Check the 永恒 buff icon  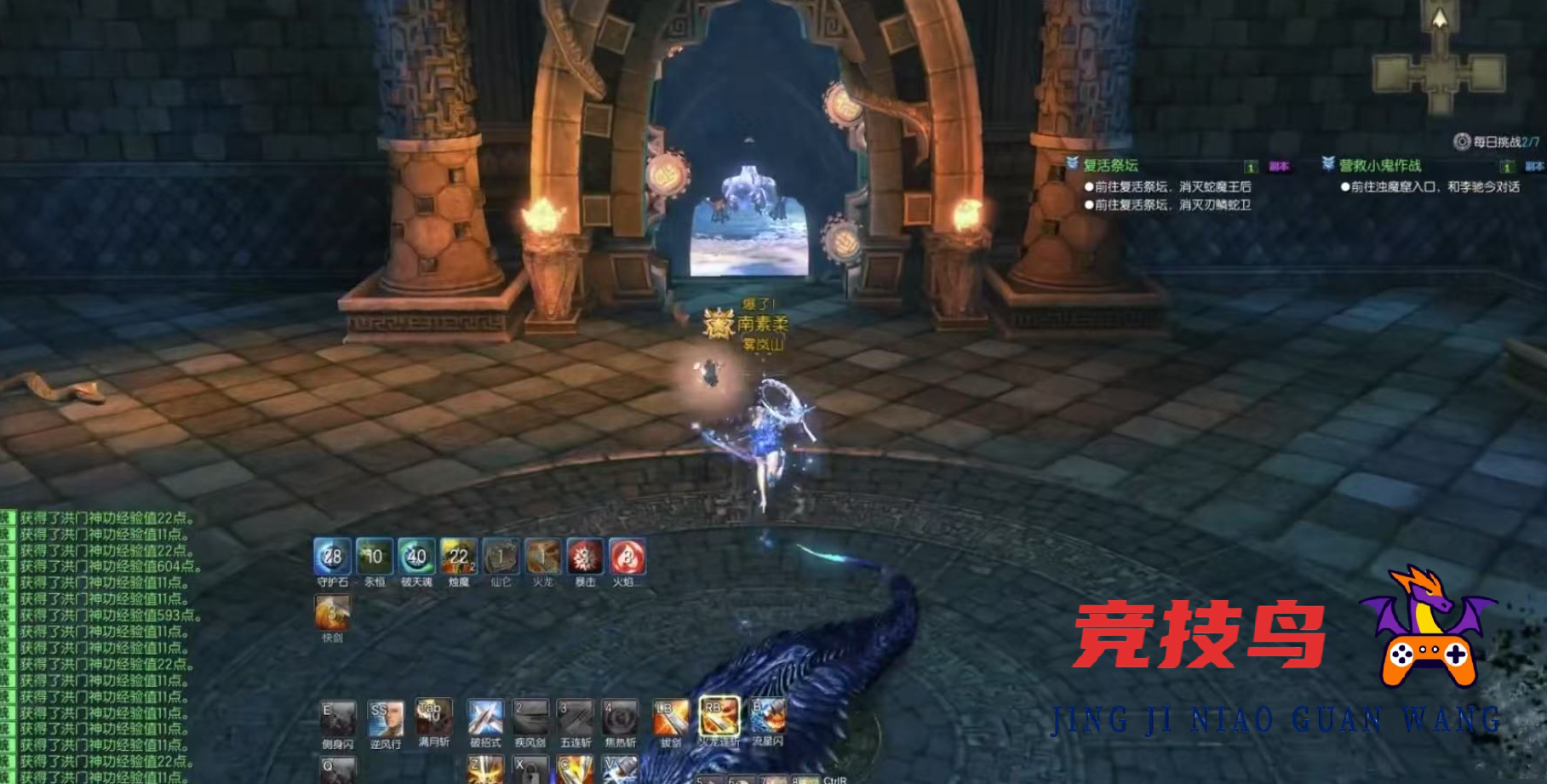[x=375, y=557]
